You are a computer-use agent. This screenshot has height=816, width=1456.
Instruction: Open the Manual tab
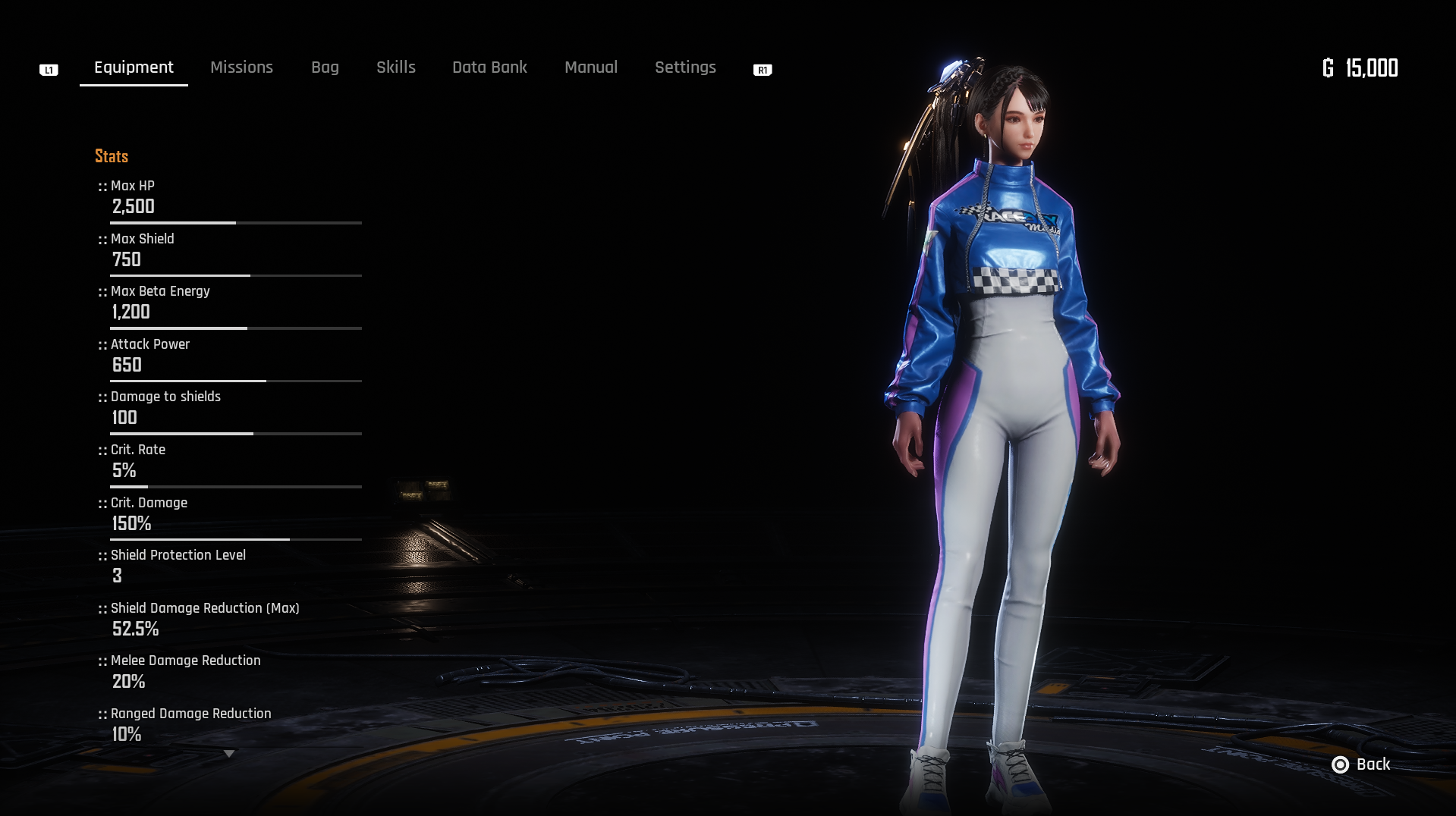tap(591, 67)
